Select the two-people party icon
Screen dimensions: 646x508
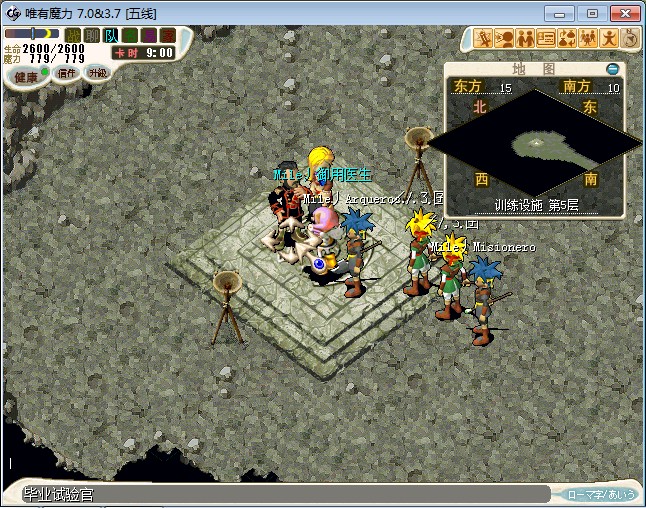[525, 39]
